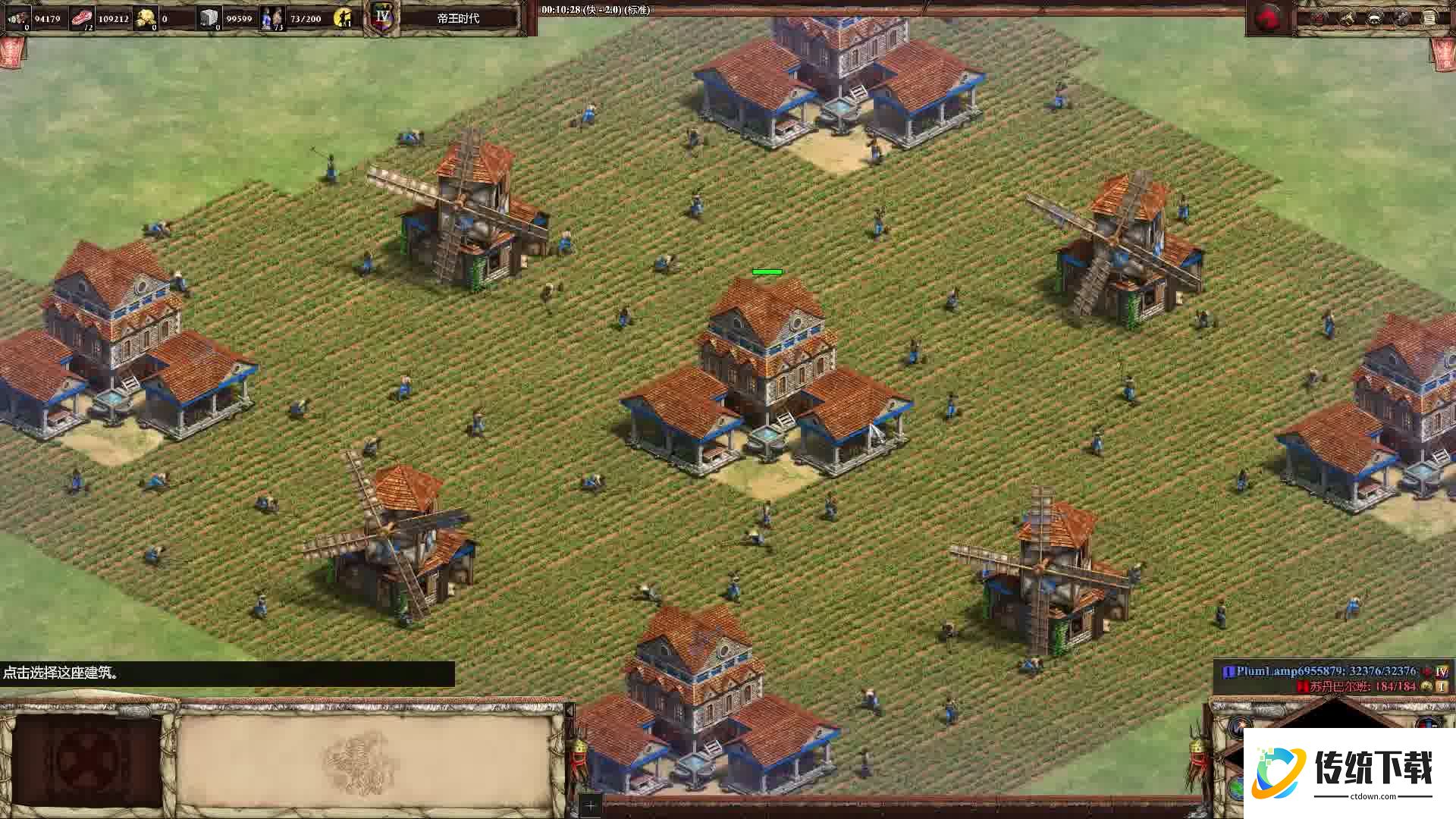This screenshot has width=1456, height=819.
Task: Select the town center with the green health bar
Action: [x=766, y=379]
